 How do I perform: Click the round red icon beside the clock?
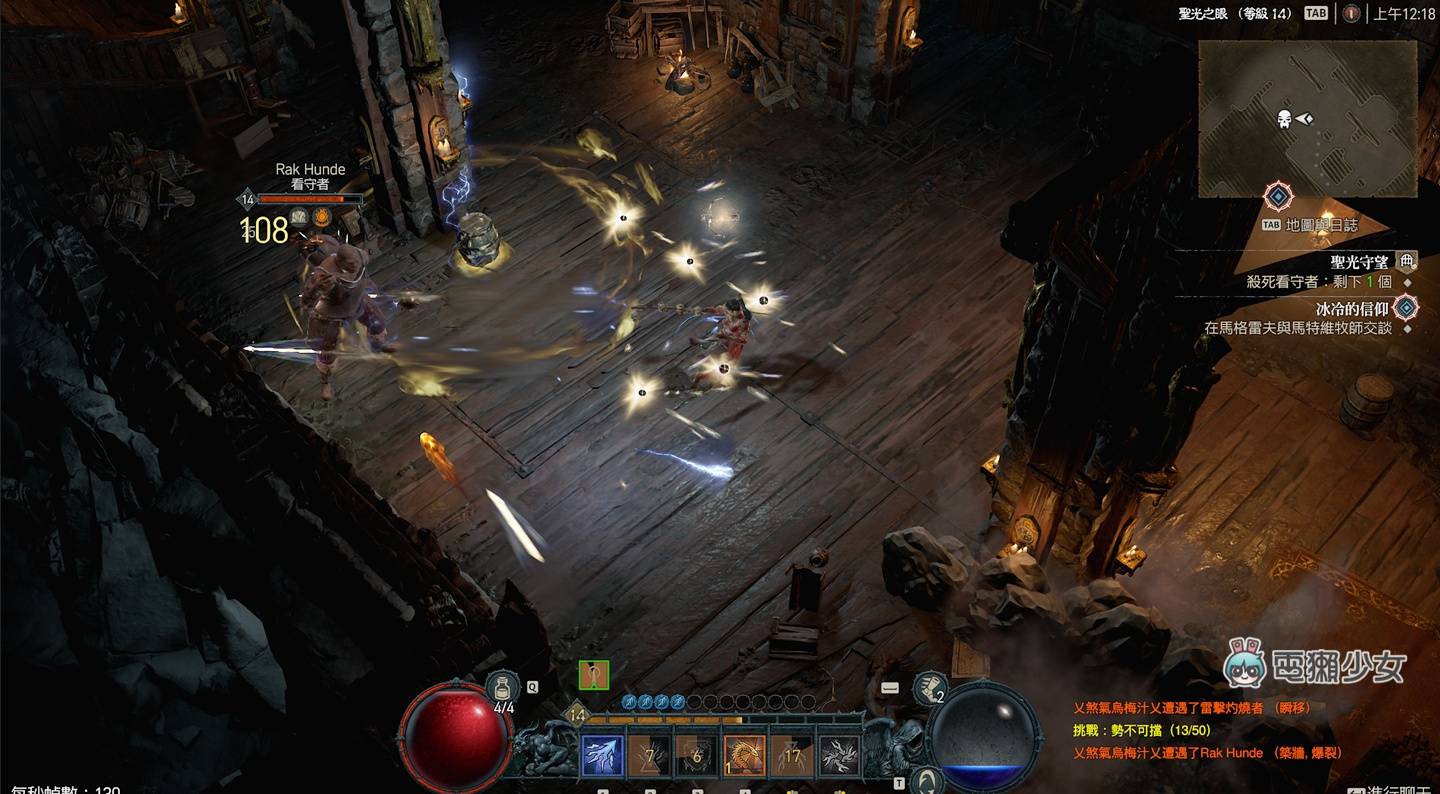[x=1351, y=13]
